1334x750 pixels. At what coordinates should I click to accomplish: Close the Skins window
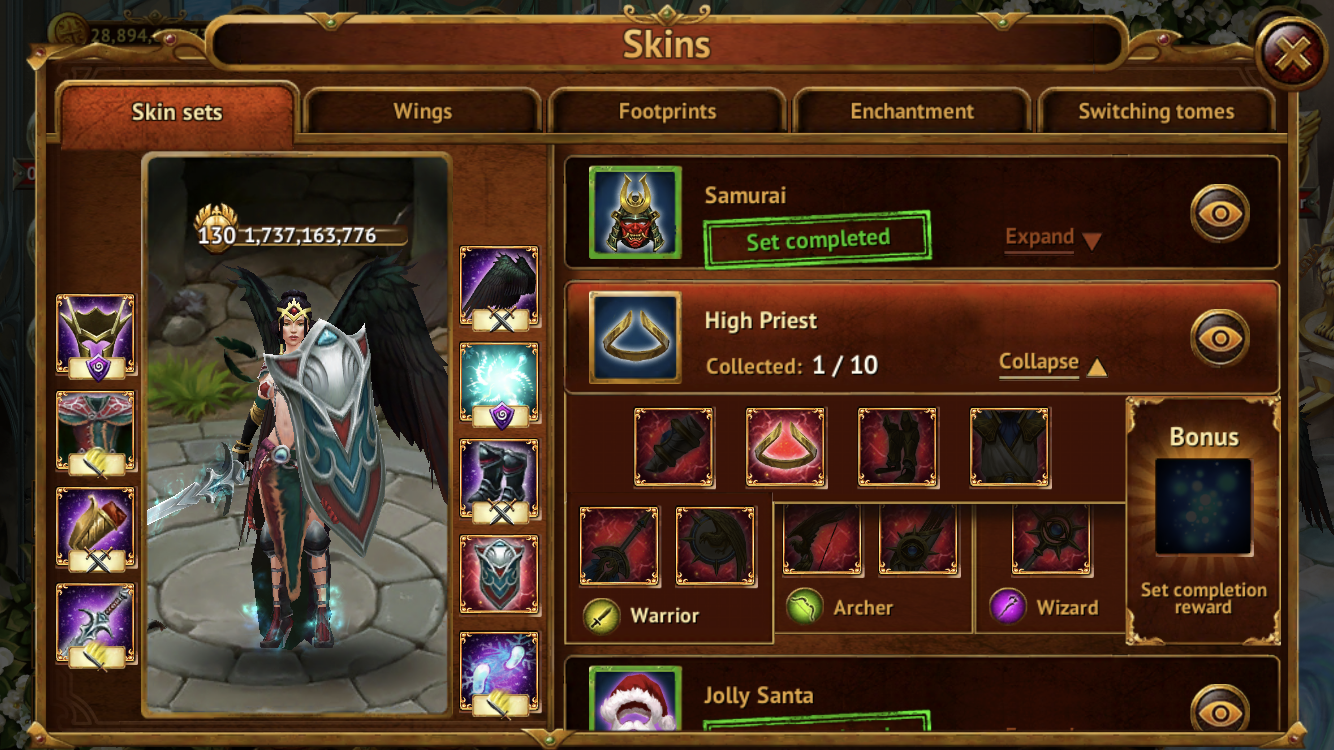(x=1292, y=55)
